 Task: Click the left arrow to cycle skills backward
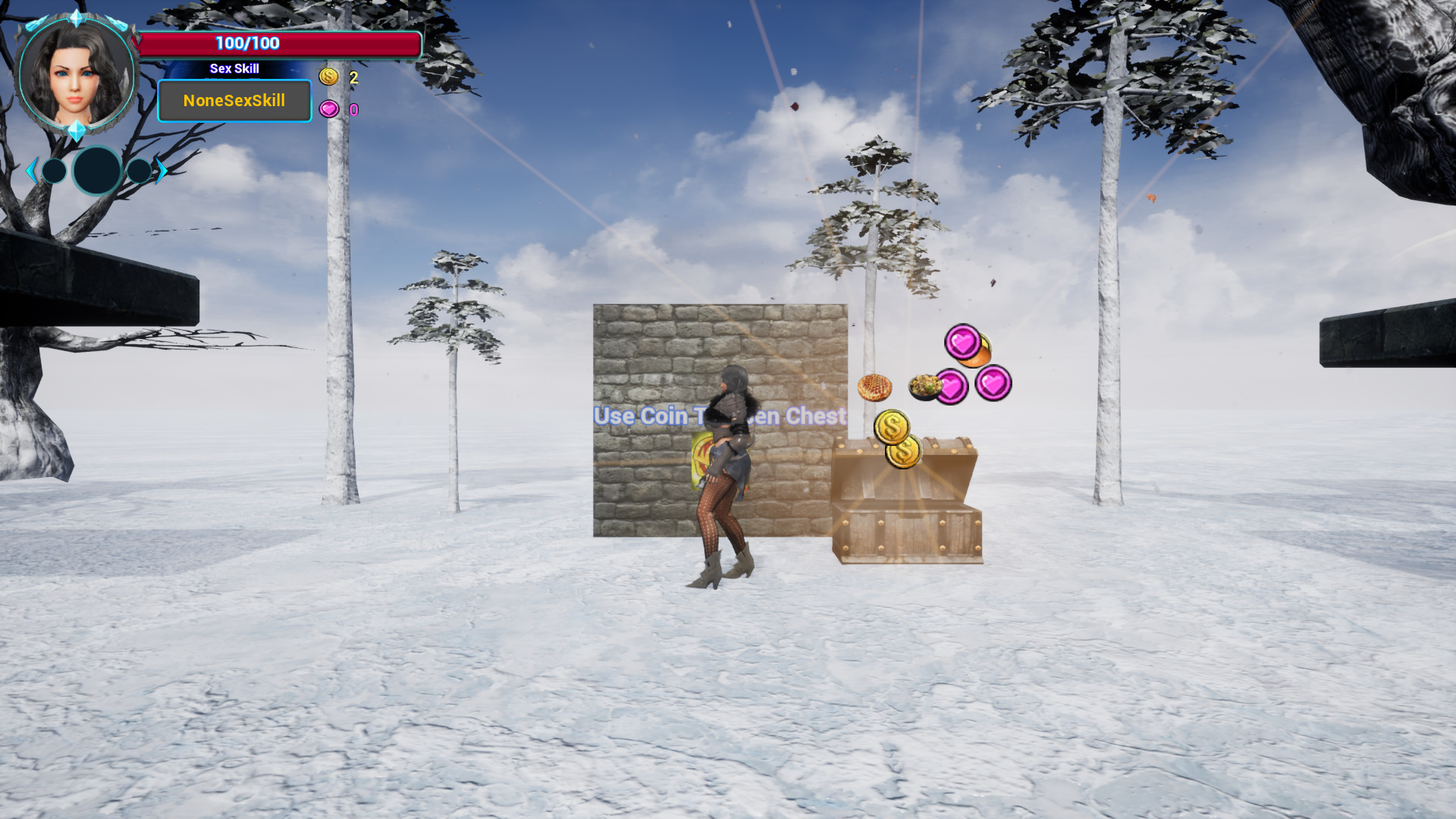pos(32,171)
